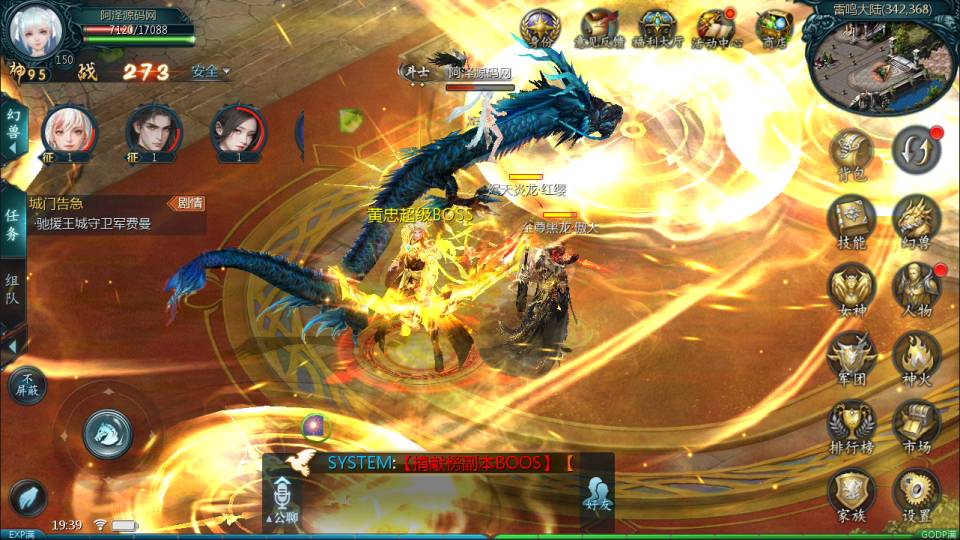
Task: Open the 军团 legion menu
Action: click(852, 357)
